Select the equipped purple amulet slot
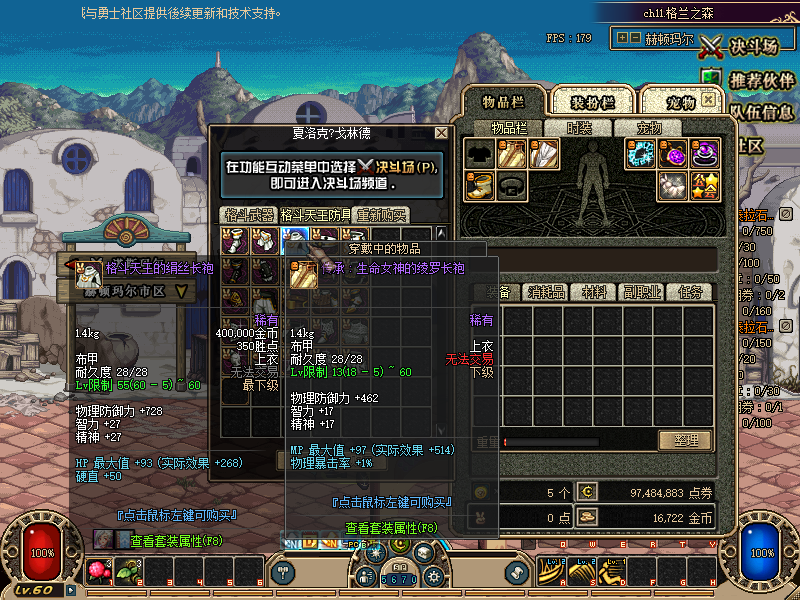Viewport: 800px width, 600px height. click(674, 154)
